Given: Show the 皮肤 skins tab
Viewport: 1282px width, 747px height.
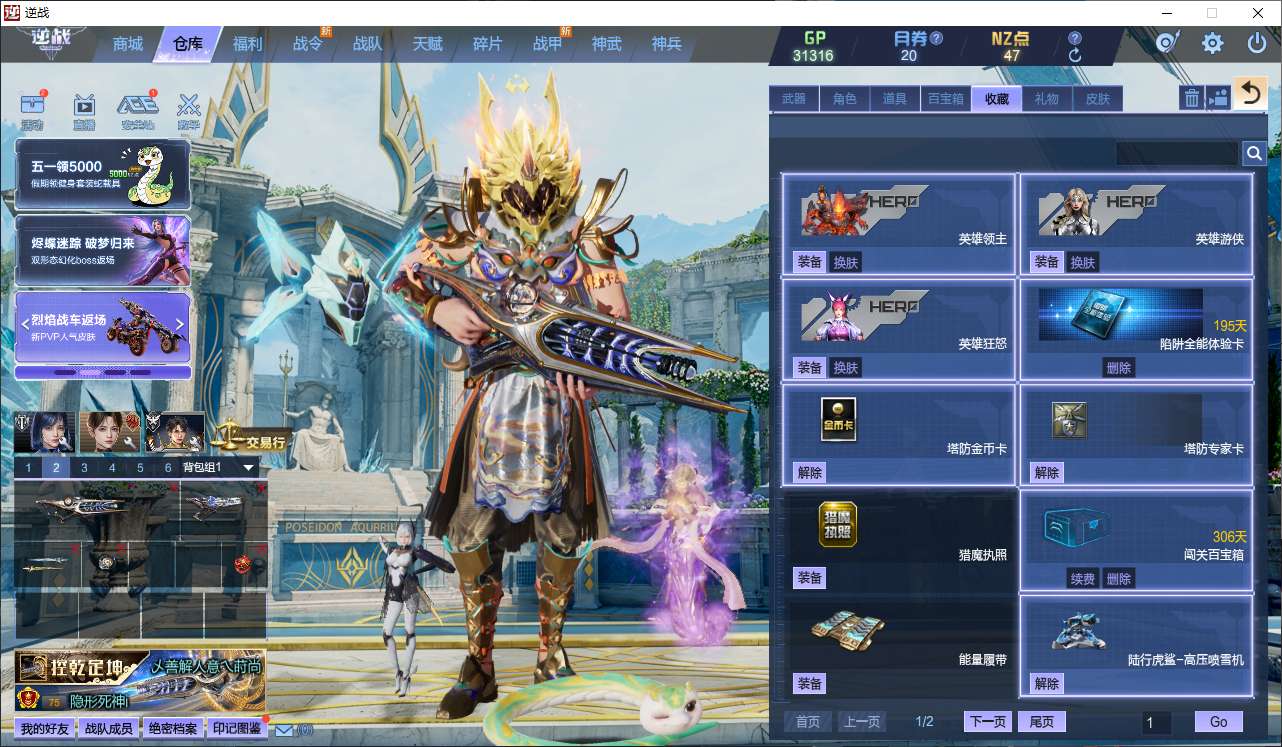Looking at the screenshot, I should pyautogui.click(x=1097, y=98).
